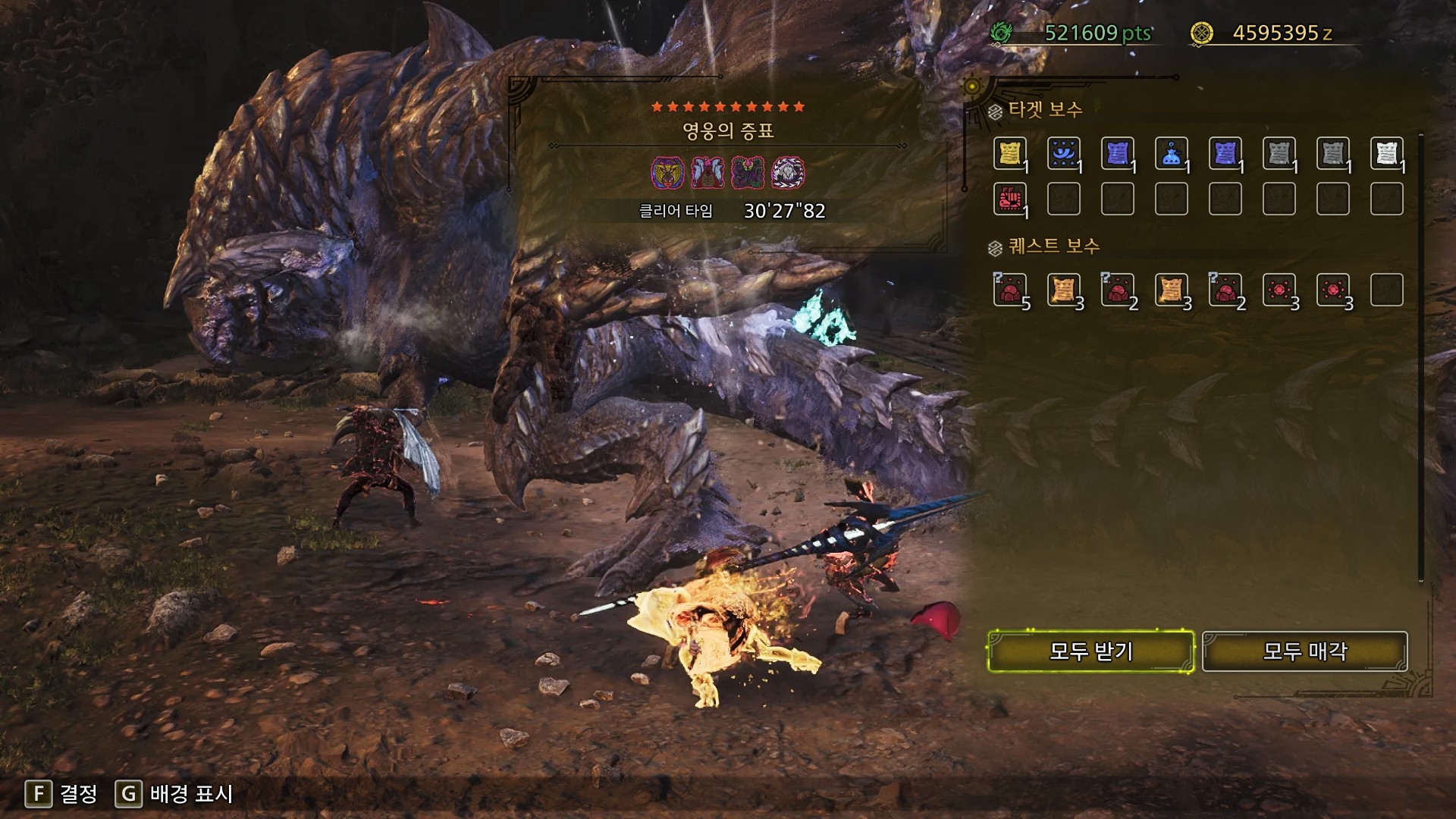Choose the 모두 매각 (sell all) button
Screen dimensions: 1456x819
click(1304, 651)
